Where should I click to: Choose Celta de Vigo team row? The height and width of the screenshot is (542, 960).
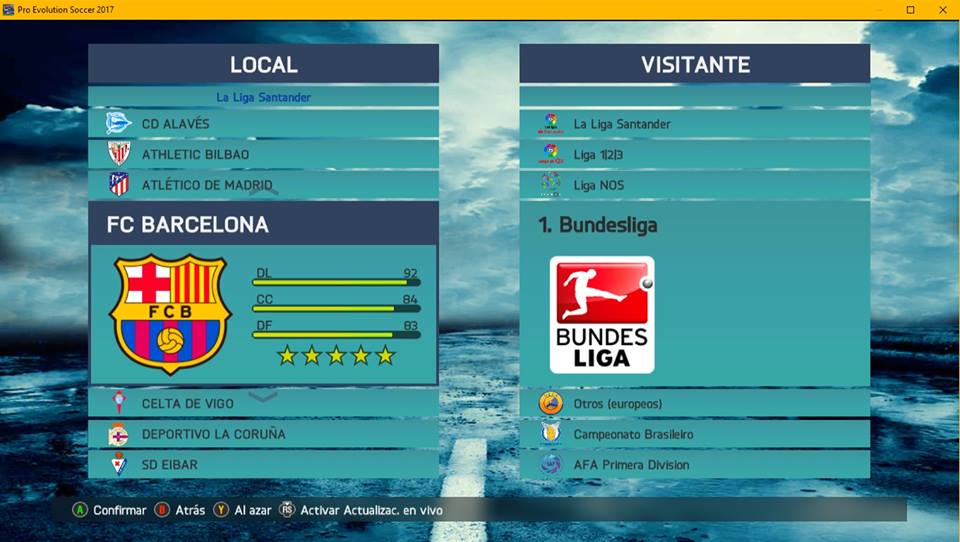click(x=263, y=404)
